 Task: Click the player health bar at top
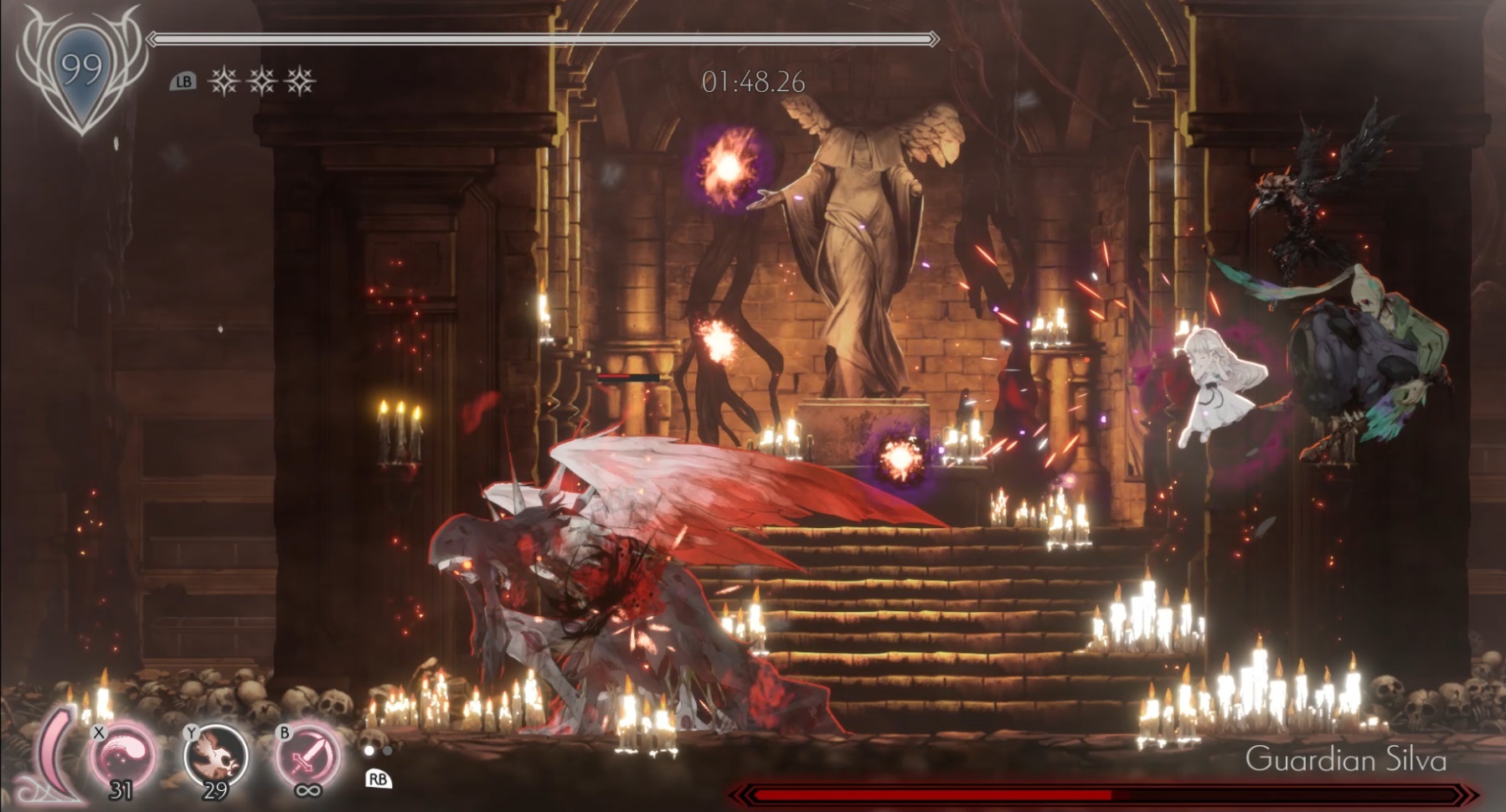540,38
